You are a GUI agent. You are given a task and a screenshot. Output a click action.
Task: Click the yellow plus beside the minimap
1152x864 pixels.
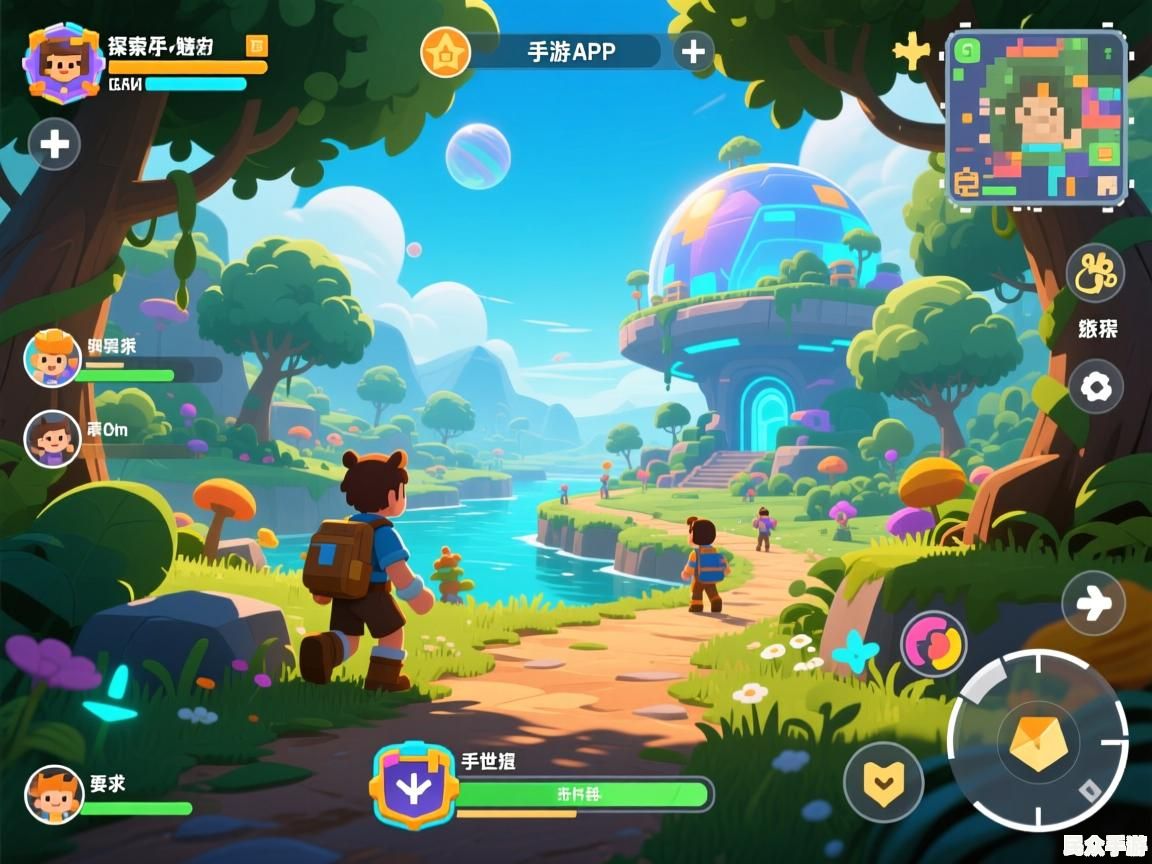click(911, 52)
